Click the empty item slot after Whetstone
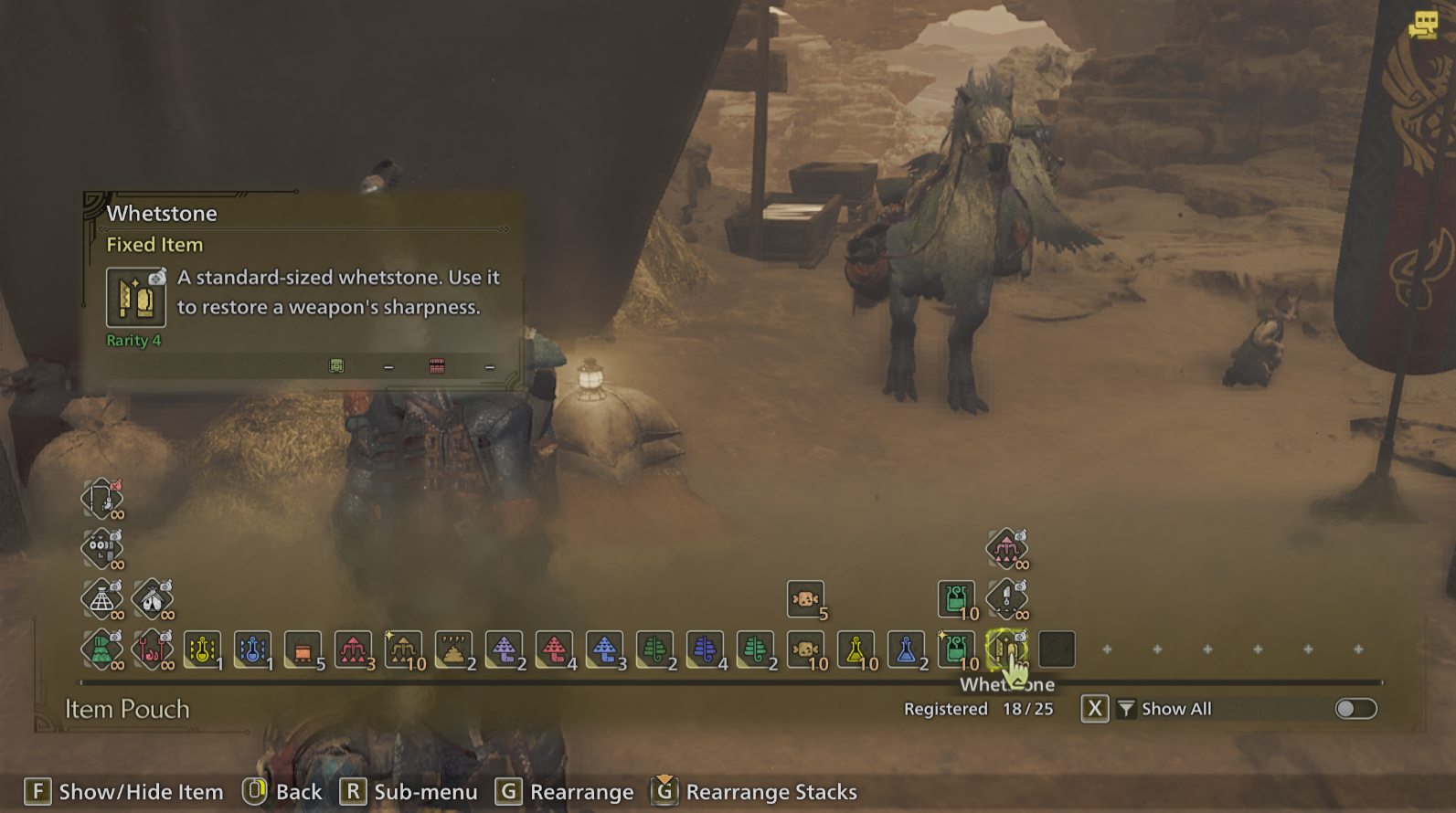Image resolution: width=1456 pixels, height=813 pixels. click(1057, 650)
